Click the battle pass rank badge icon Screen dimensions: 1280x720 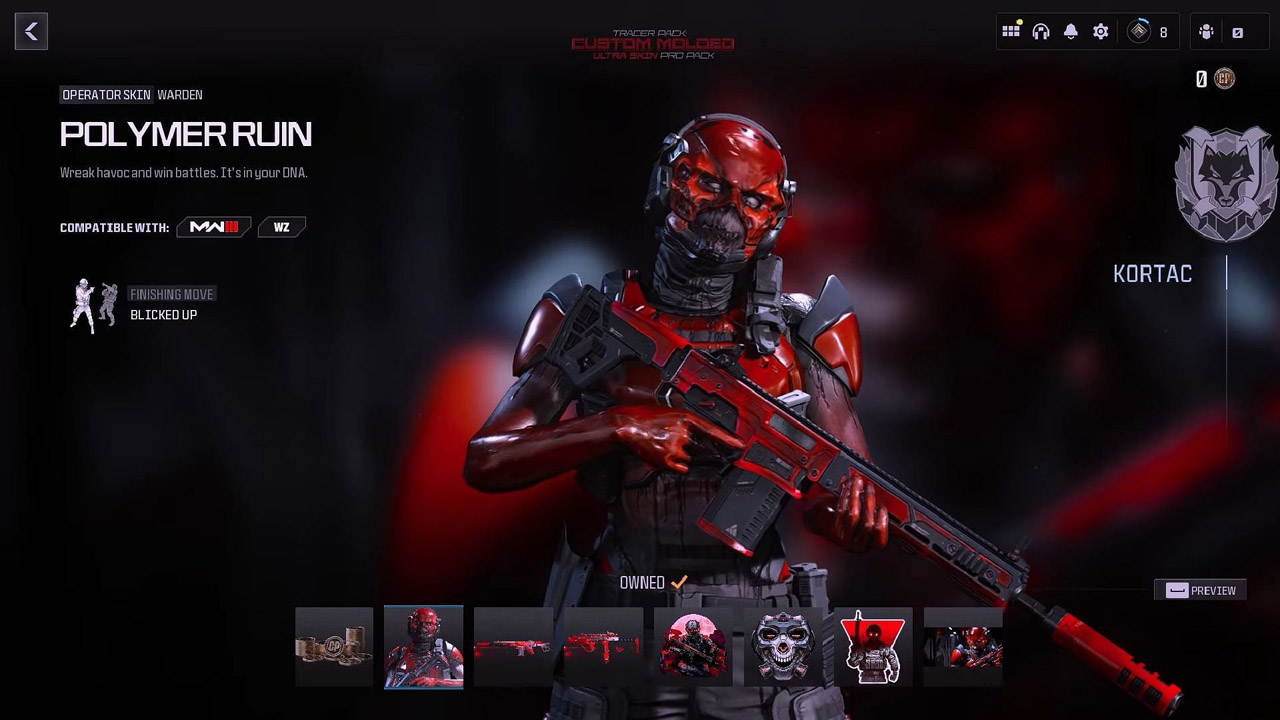[1137, 32]
